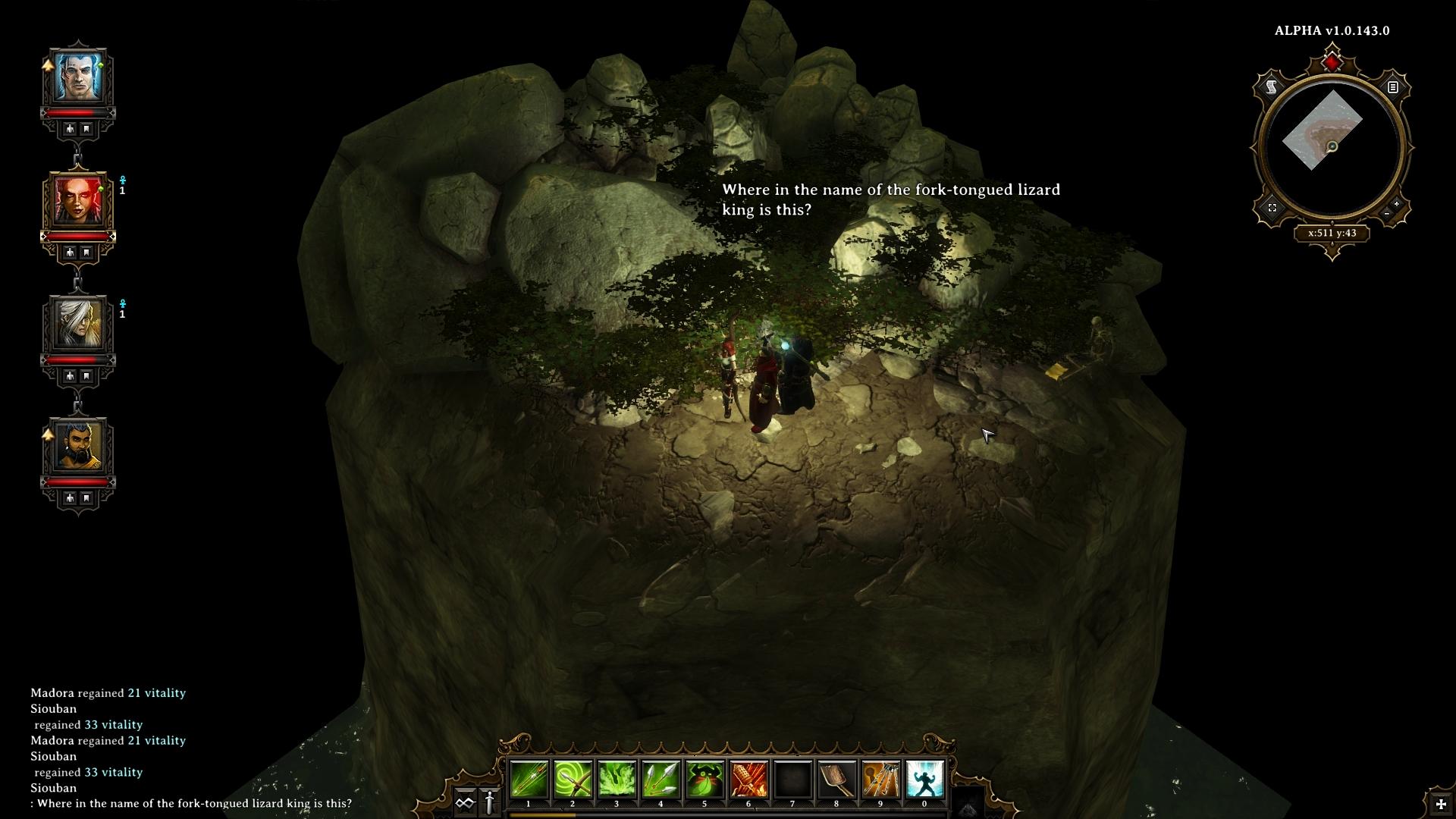Use the green leaf creature skill
Viewport: 1456px width, 819px height.
[x=704, y=780]
